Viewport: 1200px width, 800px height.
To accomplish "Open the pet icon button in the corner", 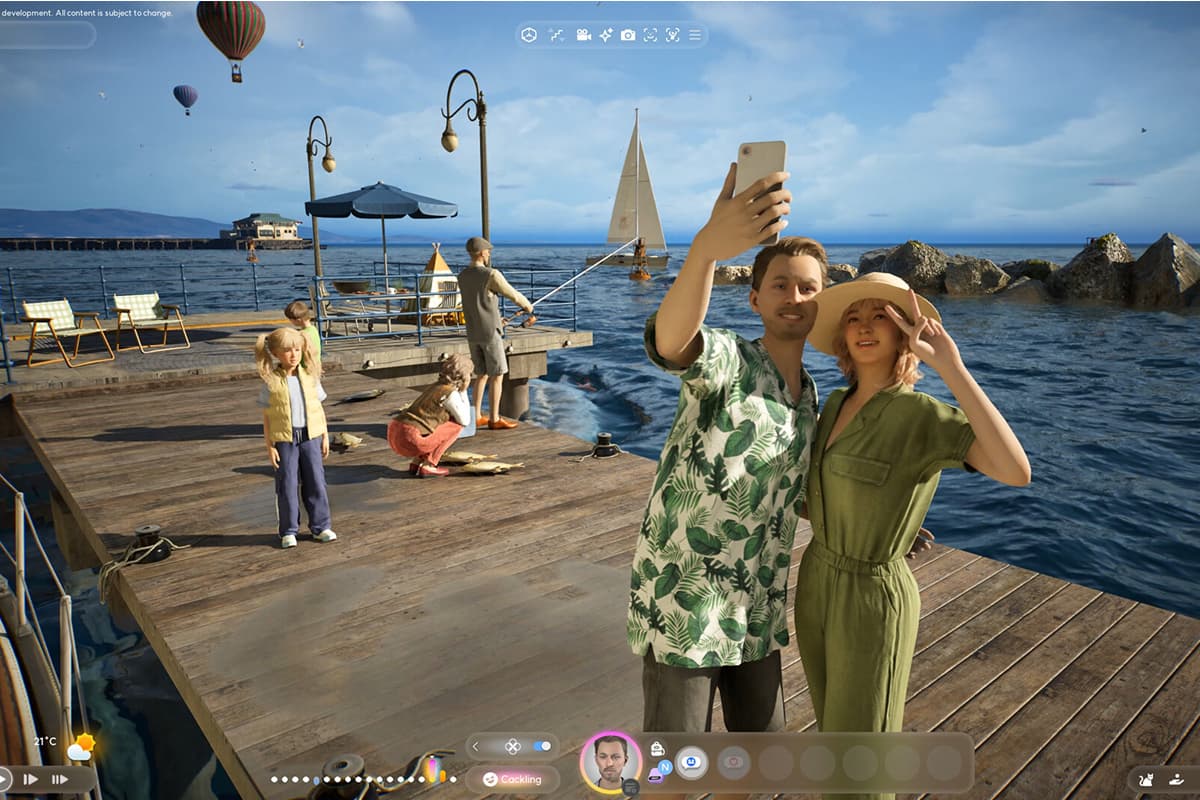I will [x=1147, y=779].
